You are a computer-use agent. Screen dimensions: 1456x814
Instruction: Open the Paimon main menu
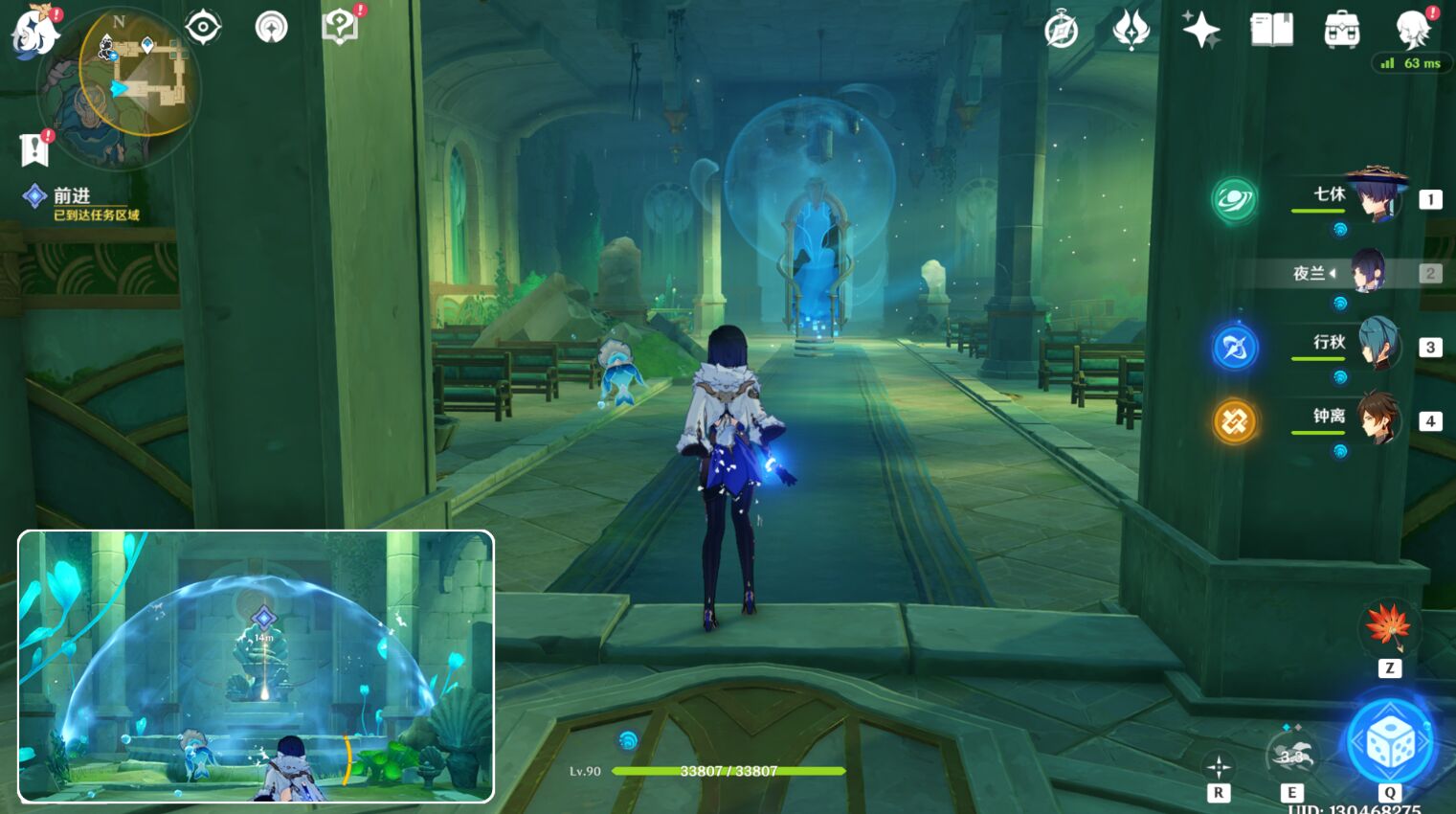click(34, 31)
